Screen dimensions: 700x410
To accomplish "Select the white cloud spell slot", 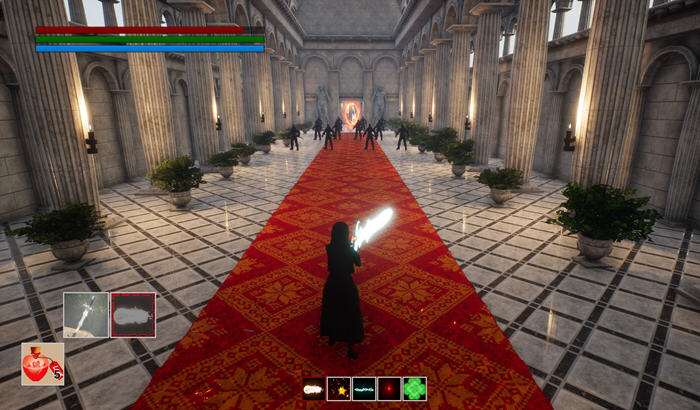I will point(133,315).
